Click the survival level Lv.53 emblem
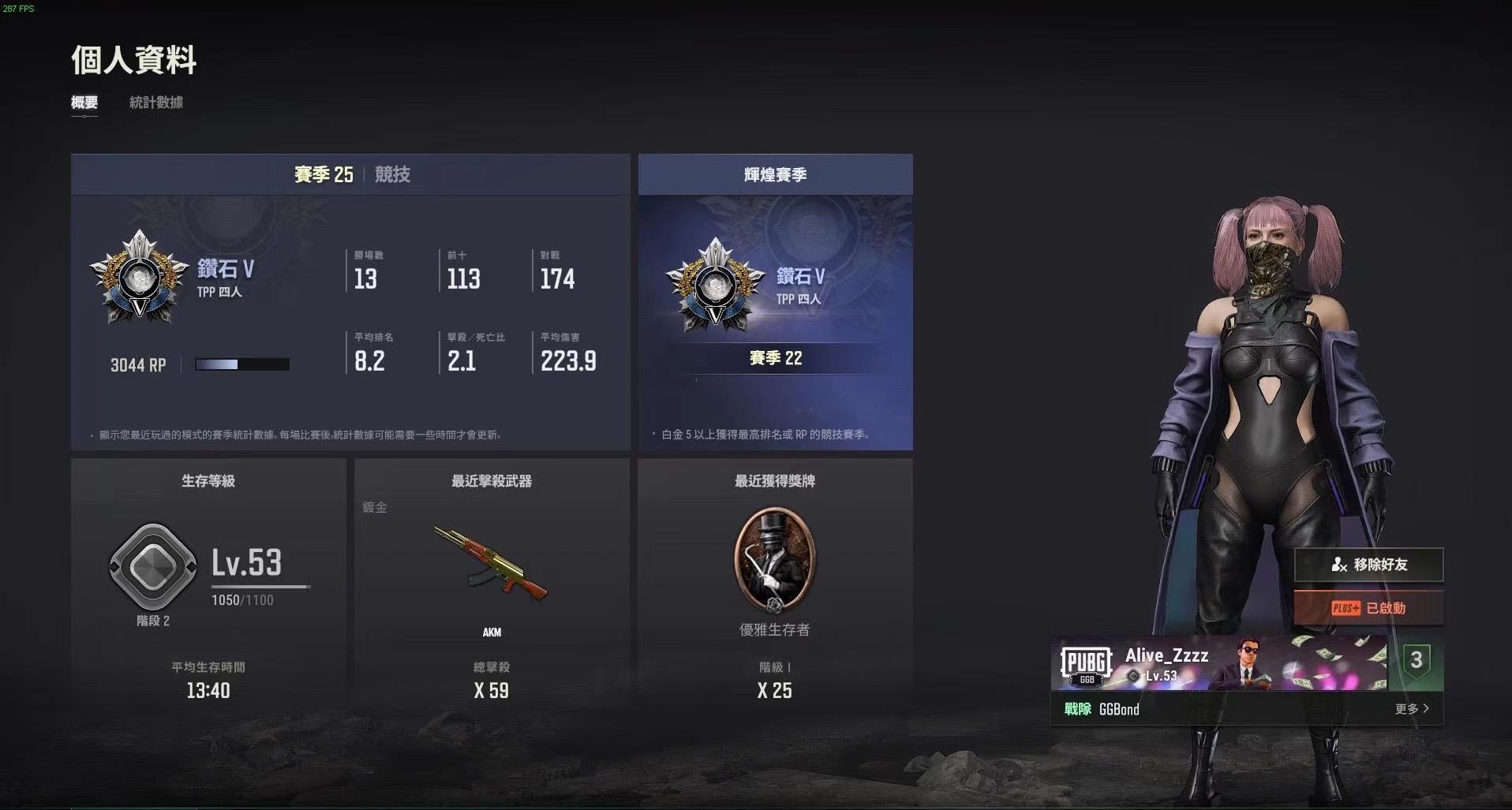 [152, 566]
